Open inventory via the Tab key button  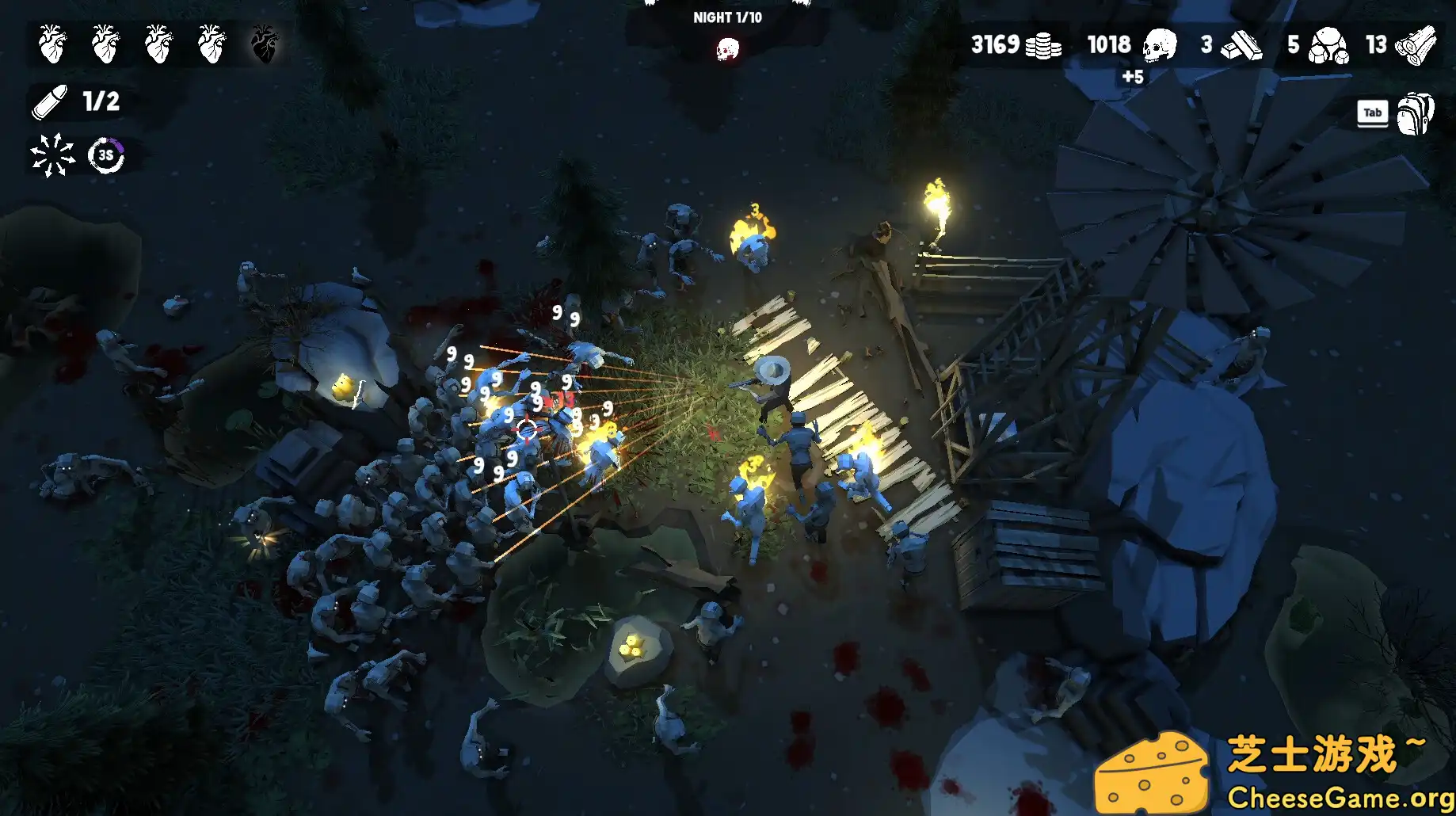1372,112
